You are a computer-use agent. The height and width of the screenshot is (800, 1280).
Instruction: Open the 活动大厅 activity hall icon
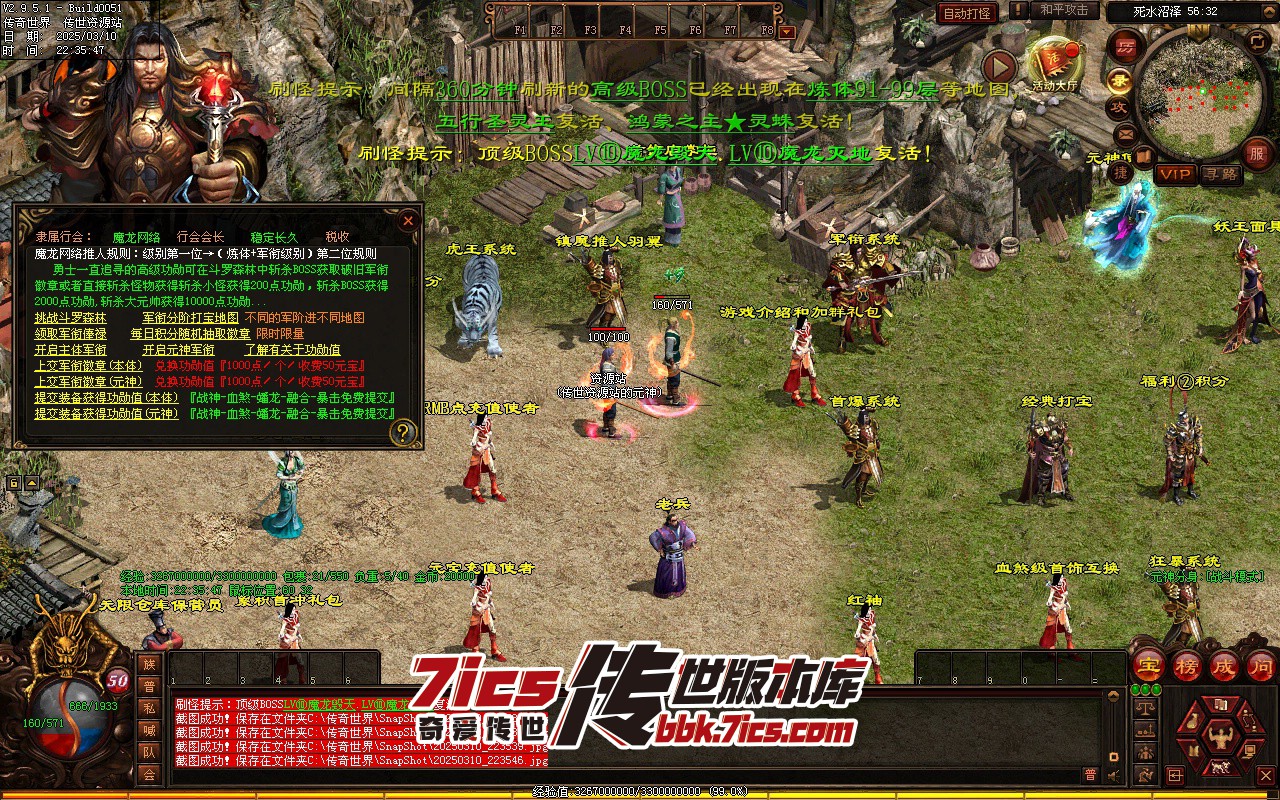1054,66
